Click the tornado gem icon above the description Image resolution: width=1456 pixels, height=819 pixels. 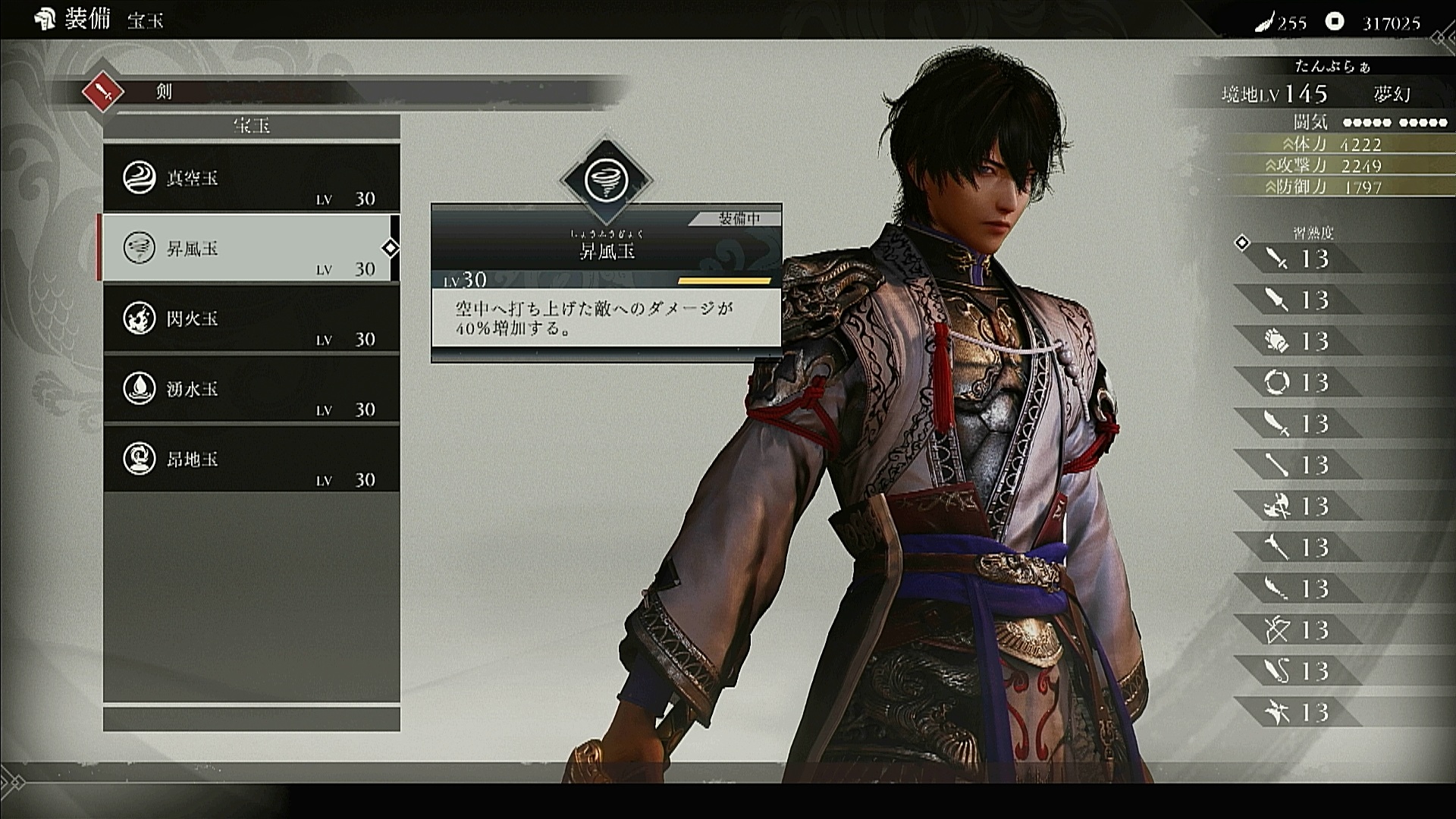pos(606,180)
